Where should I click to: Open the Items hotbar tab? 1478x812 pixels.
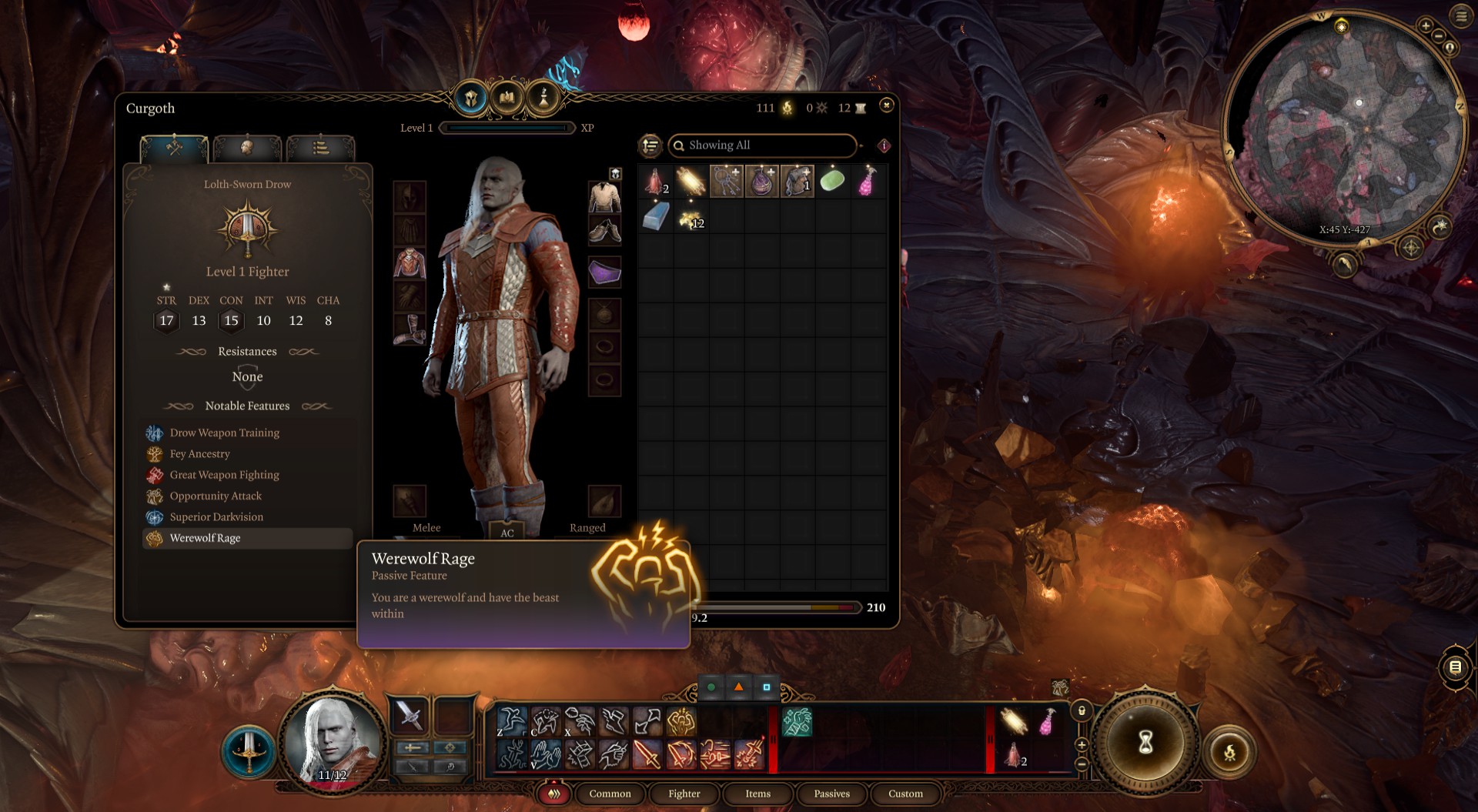click(x=757, y=794)
